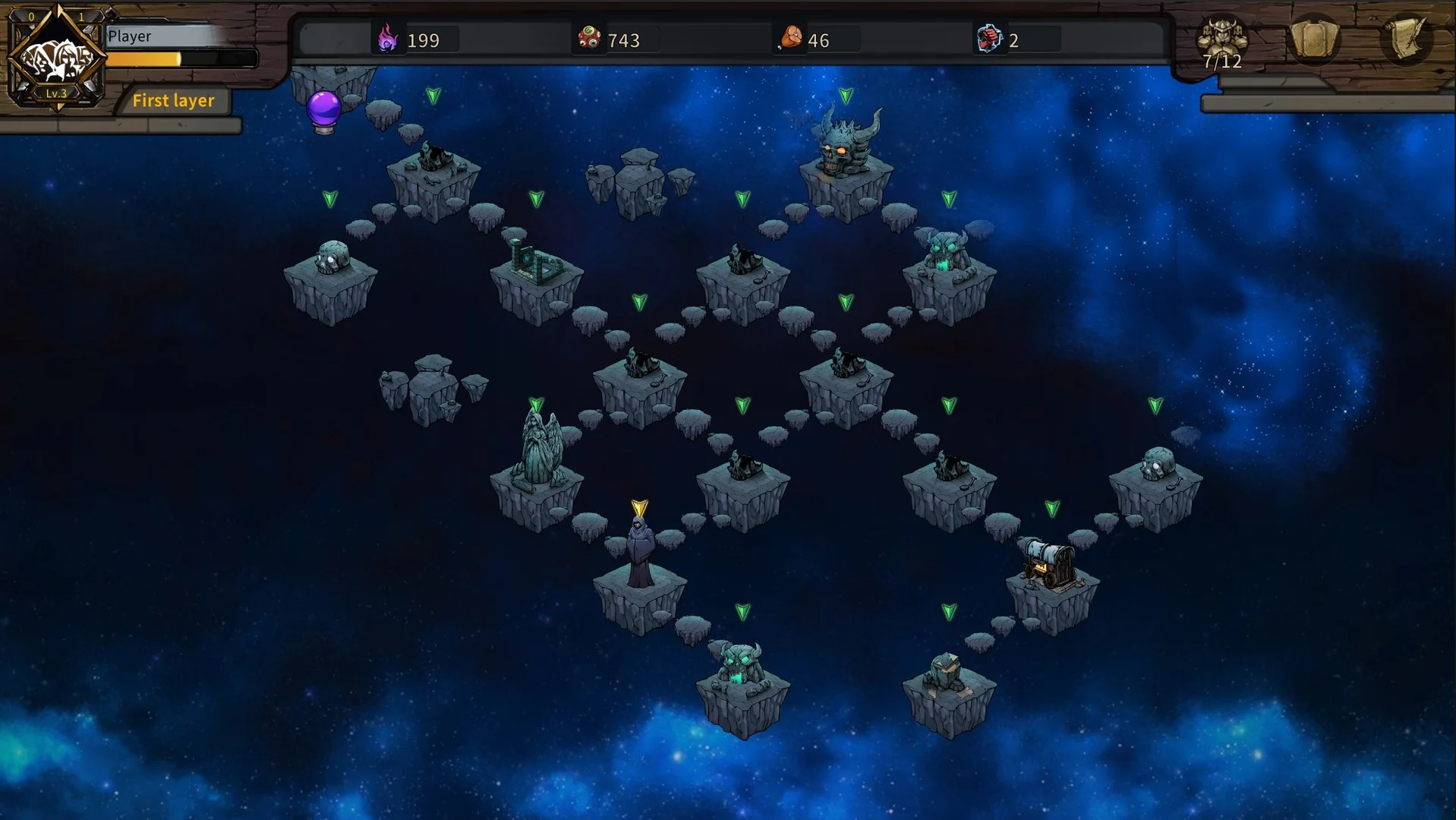Screen dimensions: 1456x820
Task: Open the card deck icon
Action: coord(1314,39)
